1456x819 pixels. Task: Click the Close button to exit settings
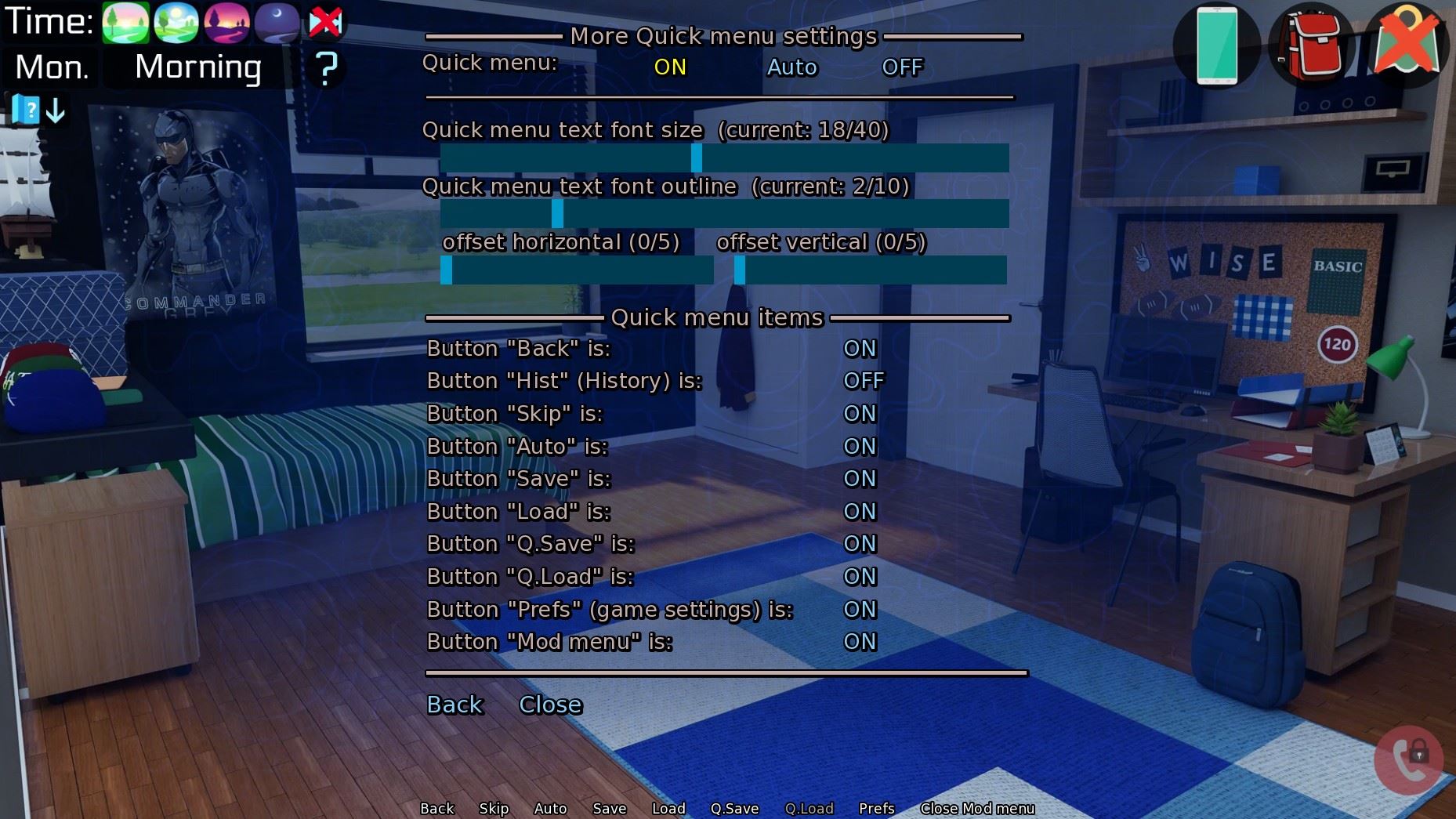click(x=549, y=705)
